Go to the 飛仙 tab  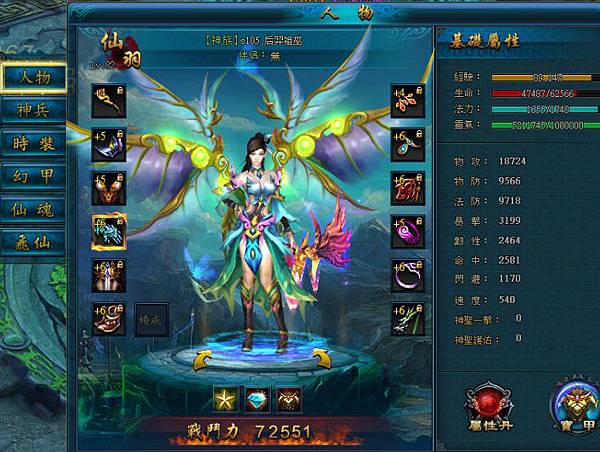pos(33,242)
